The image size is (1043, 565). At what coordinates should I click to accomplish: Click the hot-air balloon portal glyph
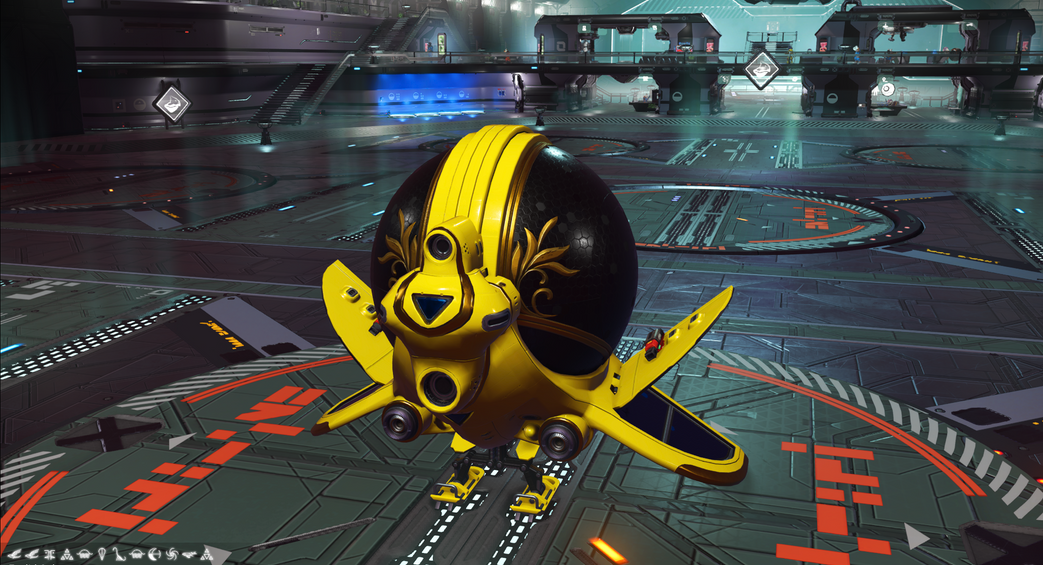pyautogui.click(x=101, y=554)
